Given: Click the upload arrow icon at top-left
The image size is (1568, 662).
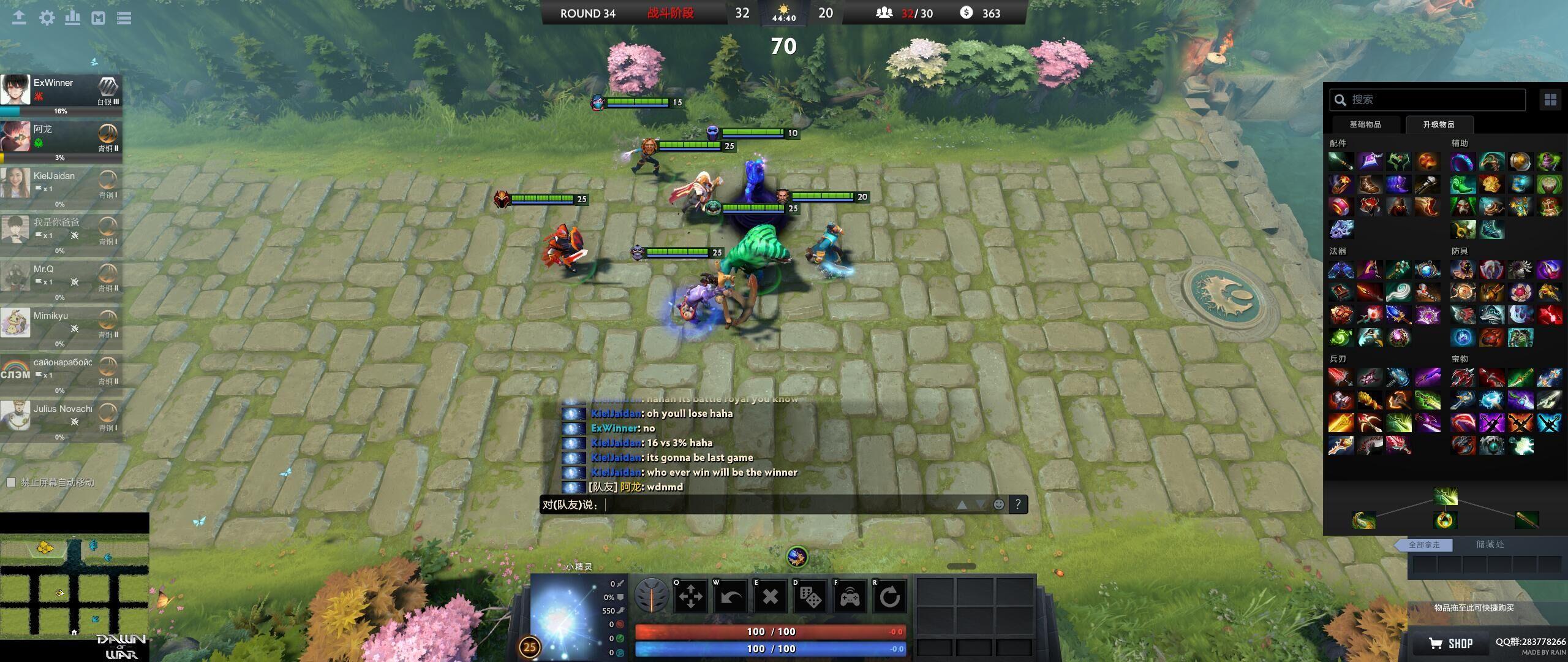Looking at the screenshot, I should click(19, 18).
